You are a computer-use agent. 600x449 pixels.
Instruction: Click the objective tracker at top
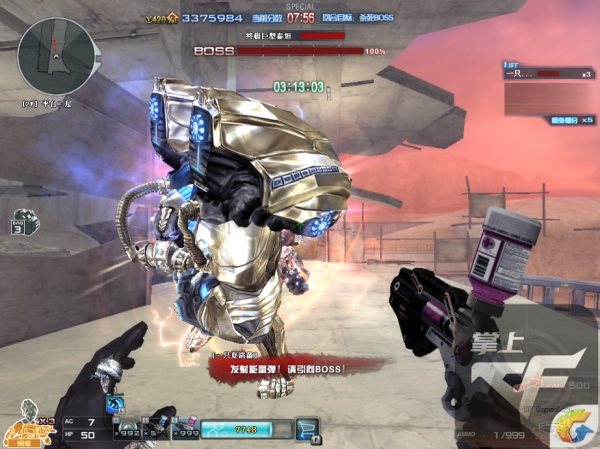[359, 18]
